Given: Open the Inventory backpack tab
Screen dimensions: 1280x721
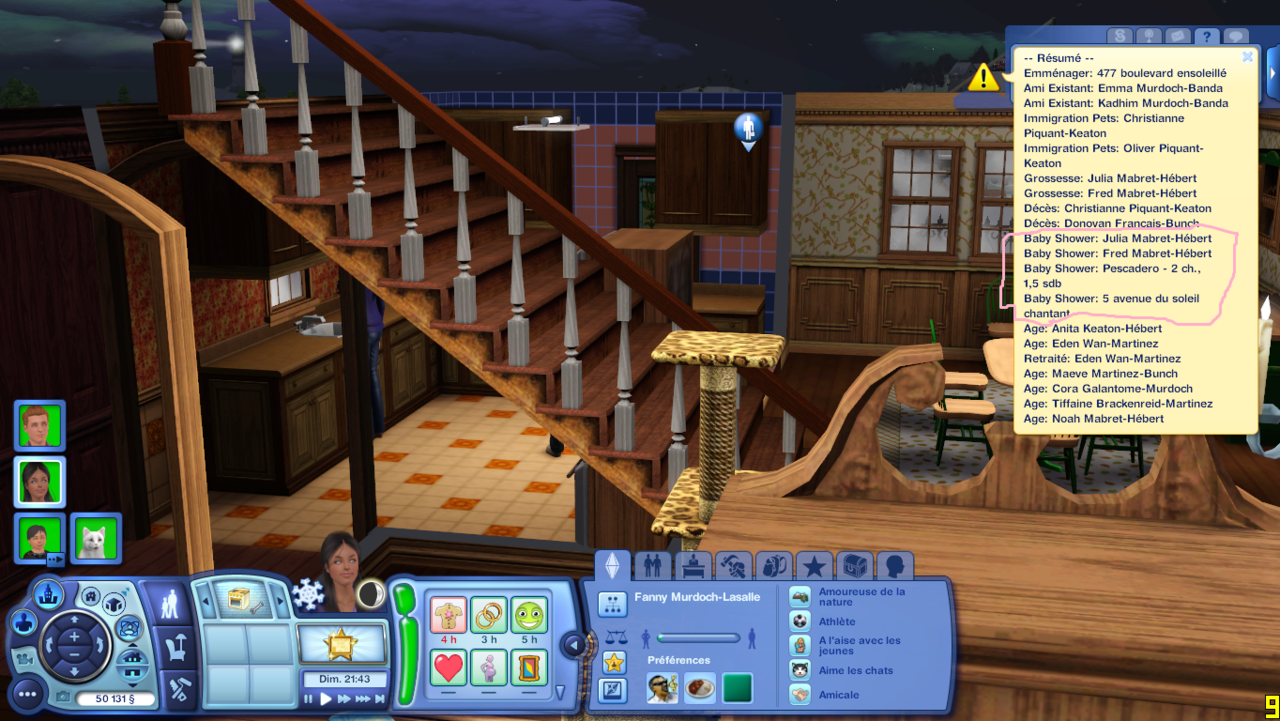Looking at the screenshot, I should tap(773, 567).
